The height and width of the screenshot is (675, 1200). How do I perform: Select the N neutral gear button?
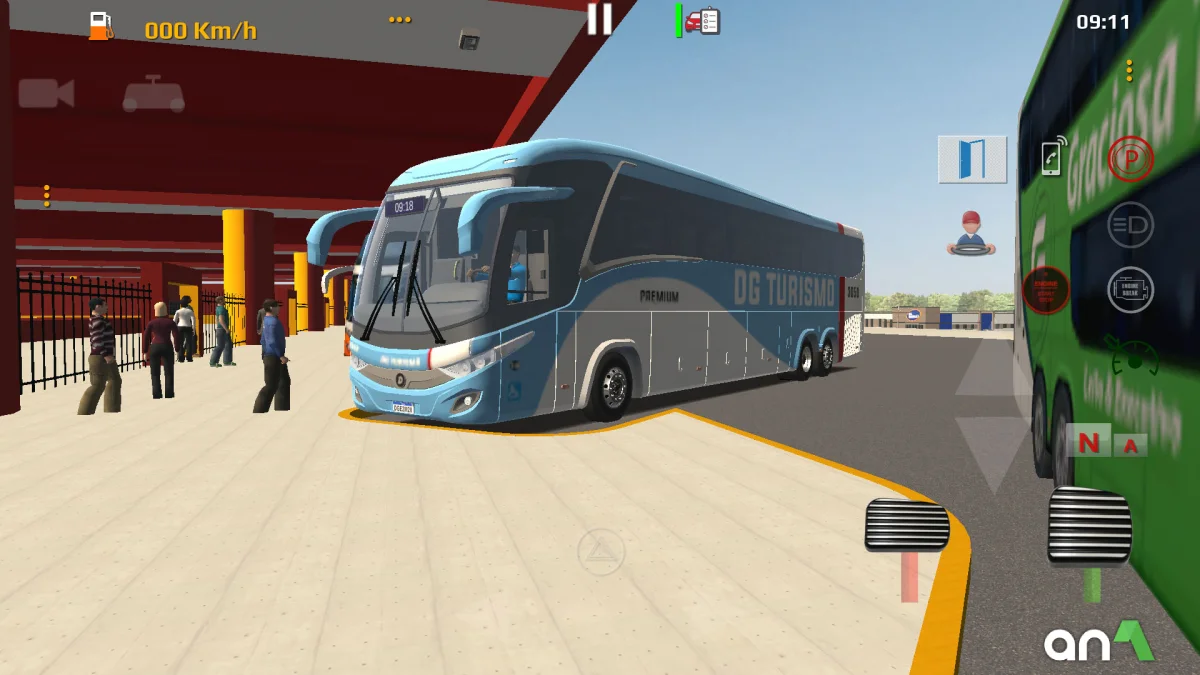pos(1088,442)
